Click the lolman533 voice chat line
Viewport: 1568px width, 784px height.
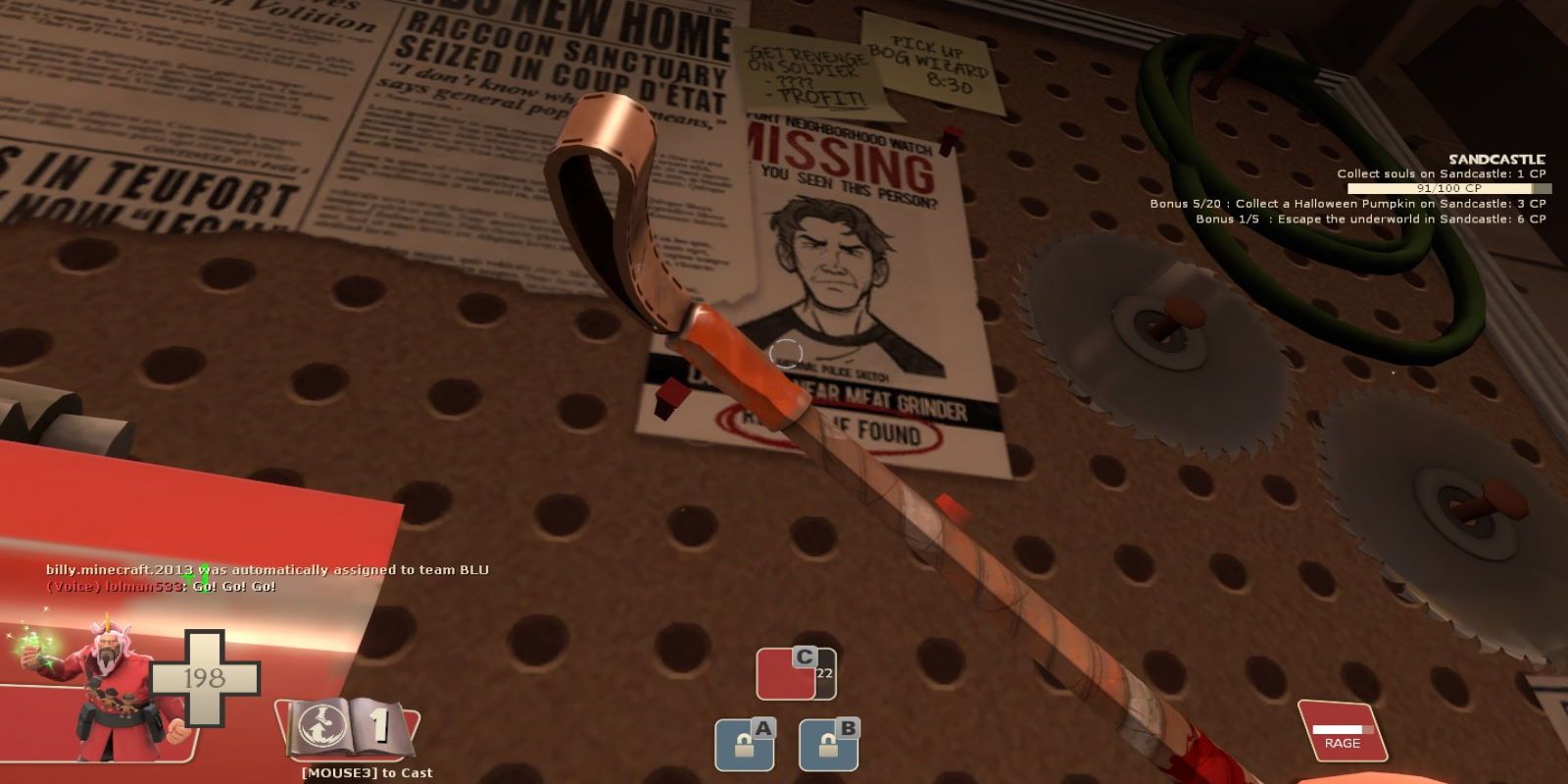pos(162,588)
